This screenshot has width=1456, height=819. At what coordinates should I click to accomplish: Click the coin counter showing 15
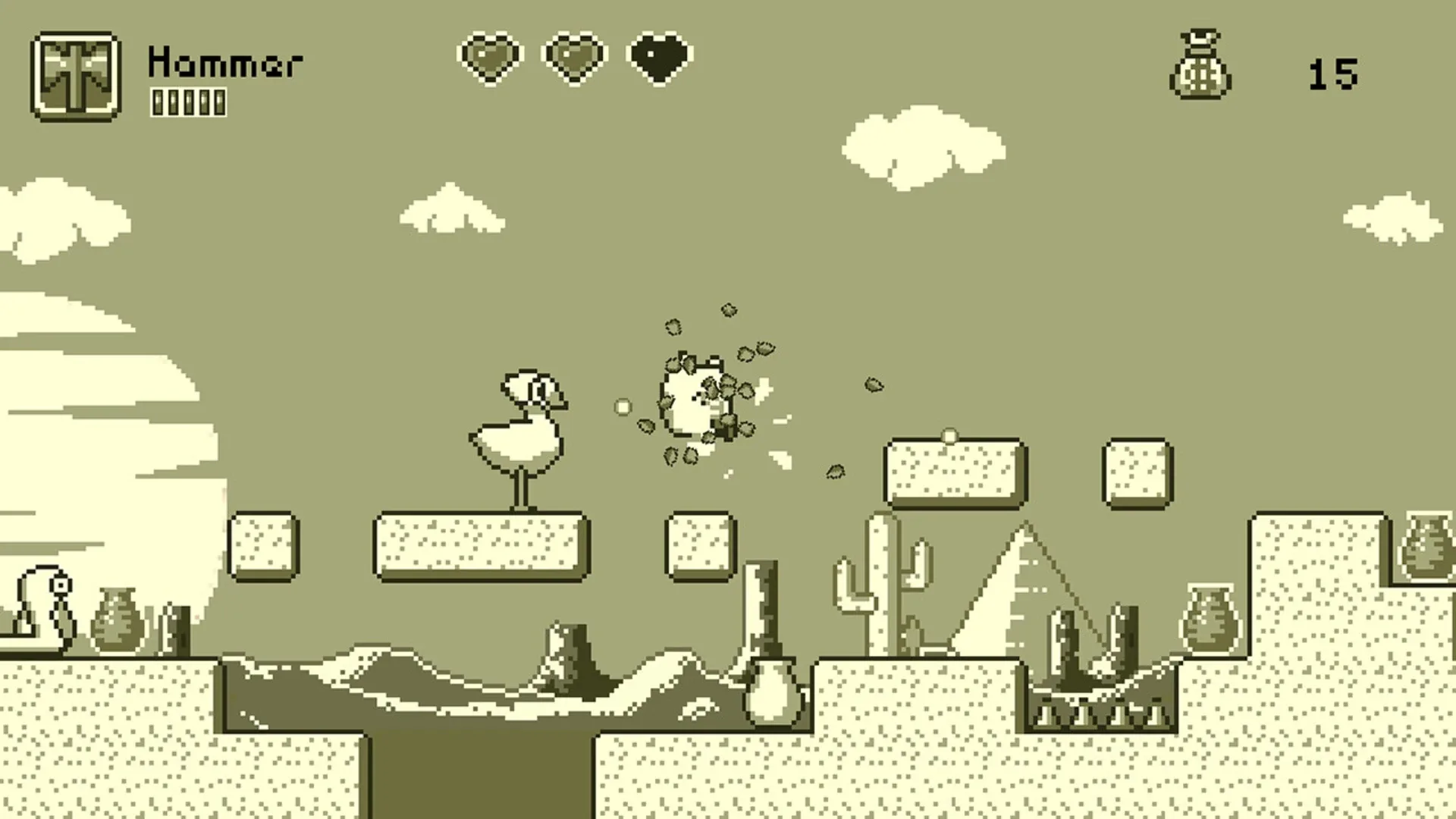click(1335, 72)
